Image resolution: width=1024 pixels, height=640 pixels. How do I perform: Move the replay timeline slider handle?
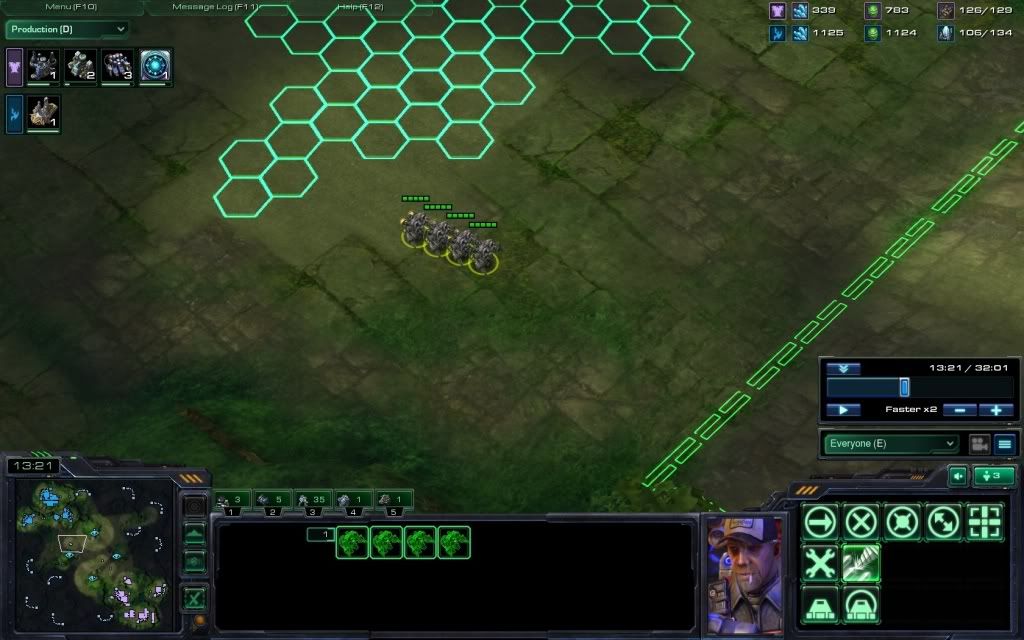[904, 387]
